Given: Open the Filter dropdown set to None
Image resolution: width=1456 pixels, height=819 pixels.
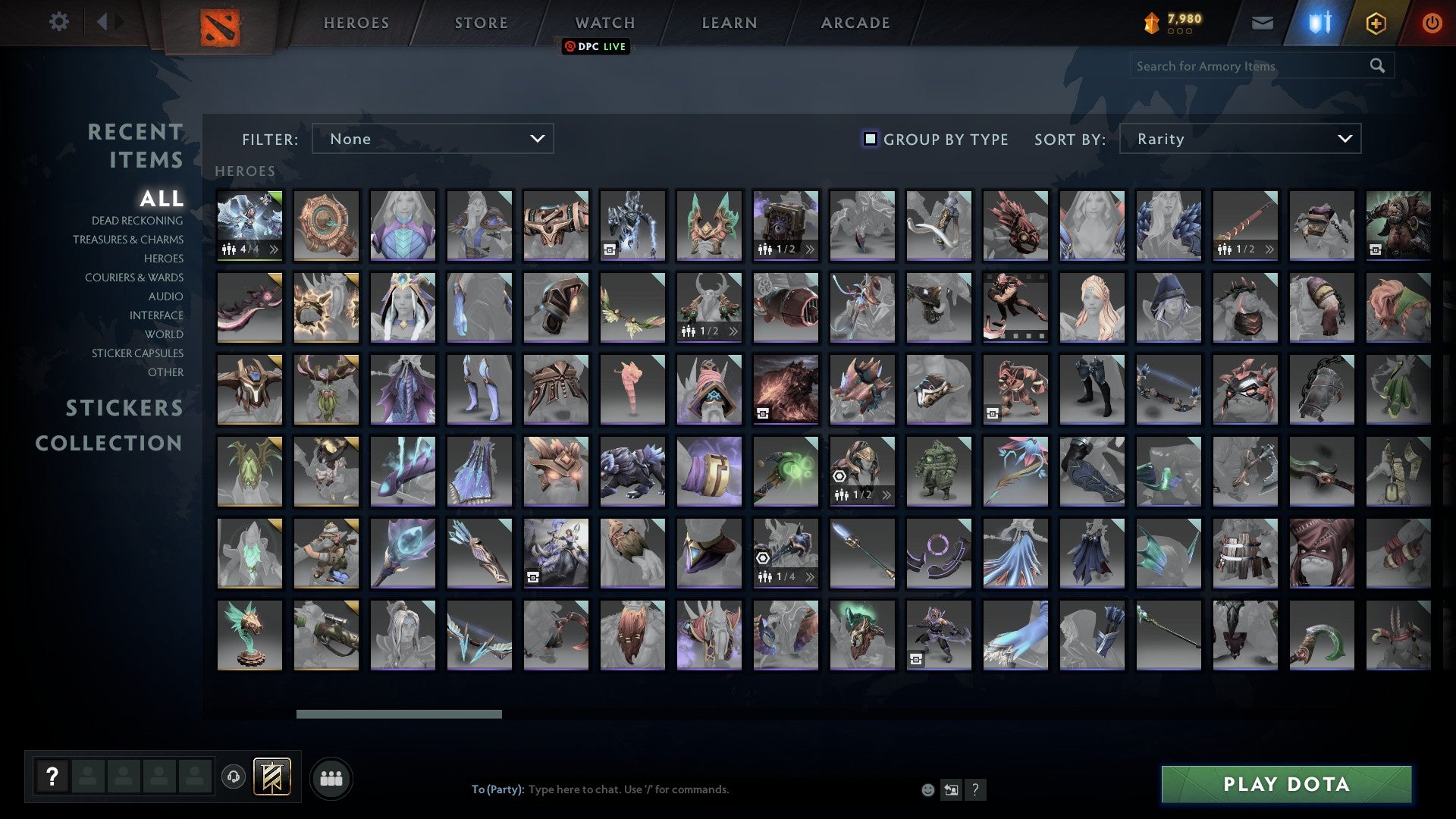Looking at the screenshot, I should pyautogui.click(x=432, y=139).
